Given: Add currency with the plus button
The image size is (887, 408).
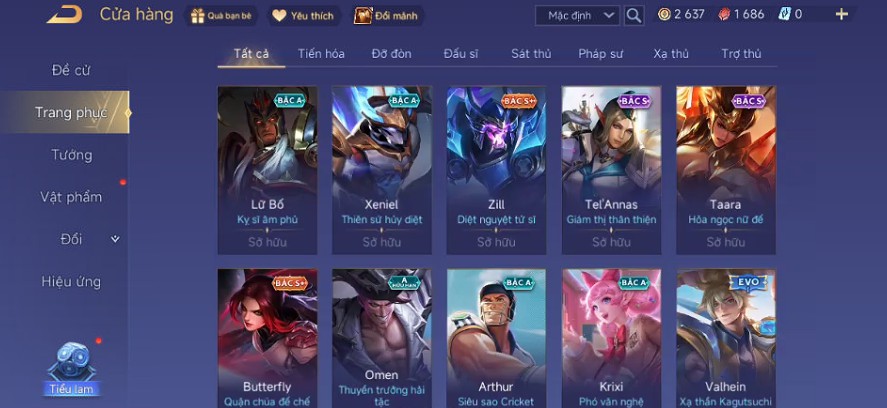Looking at the screenshot, I should [x=841, y=14].
